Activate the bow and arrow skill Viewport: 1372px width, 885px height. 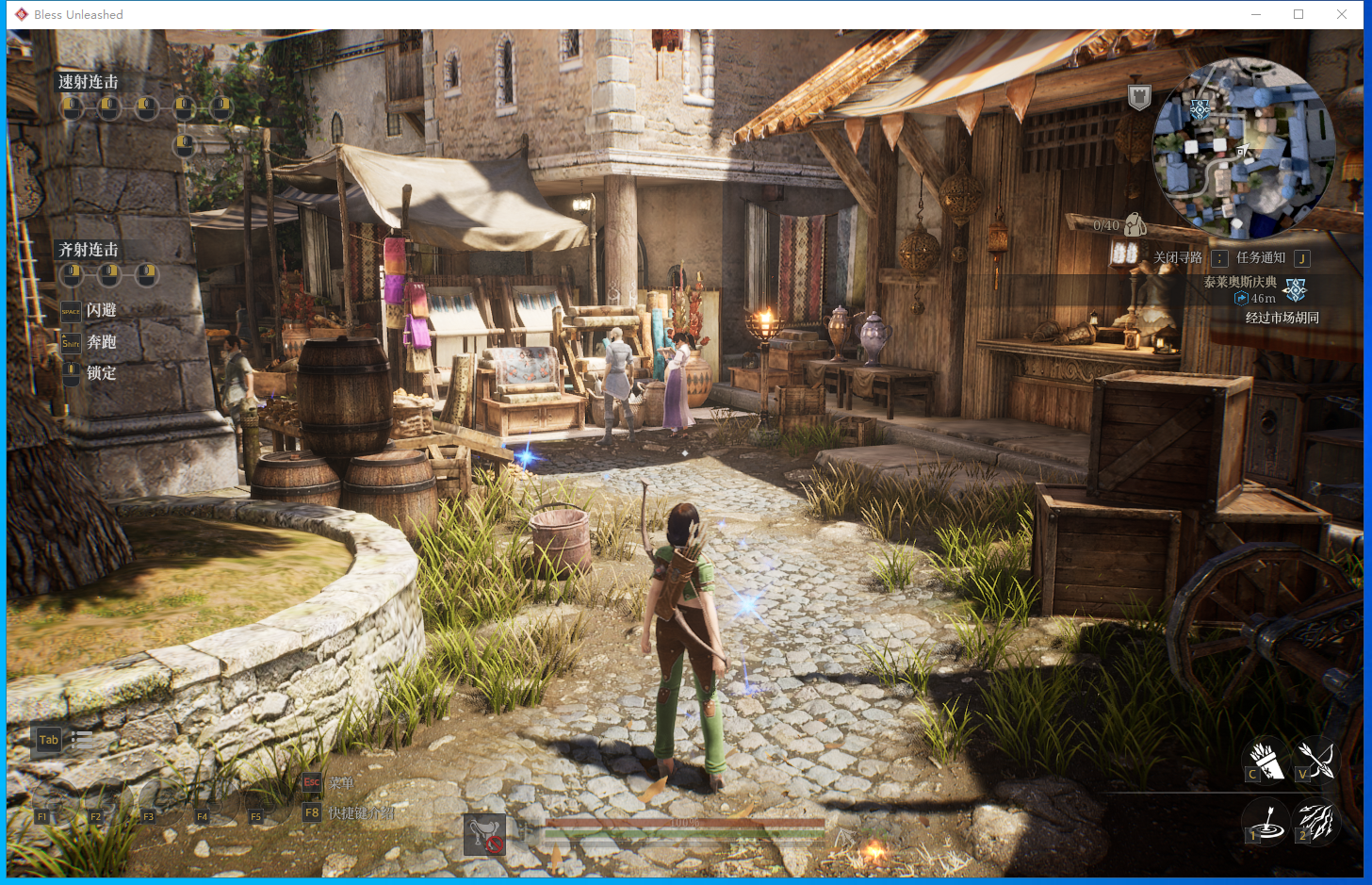1315,760
